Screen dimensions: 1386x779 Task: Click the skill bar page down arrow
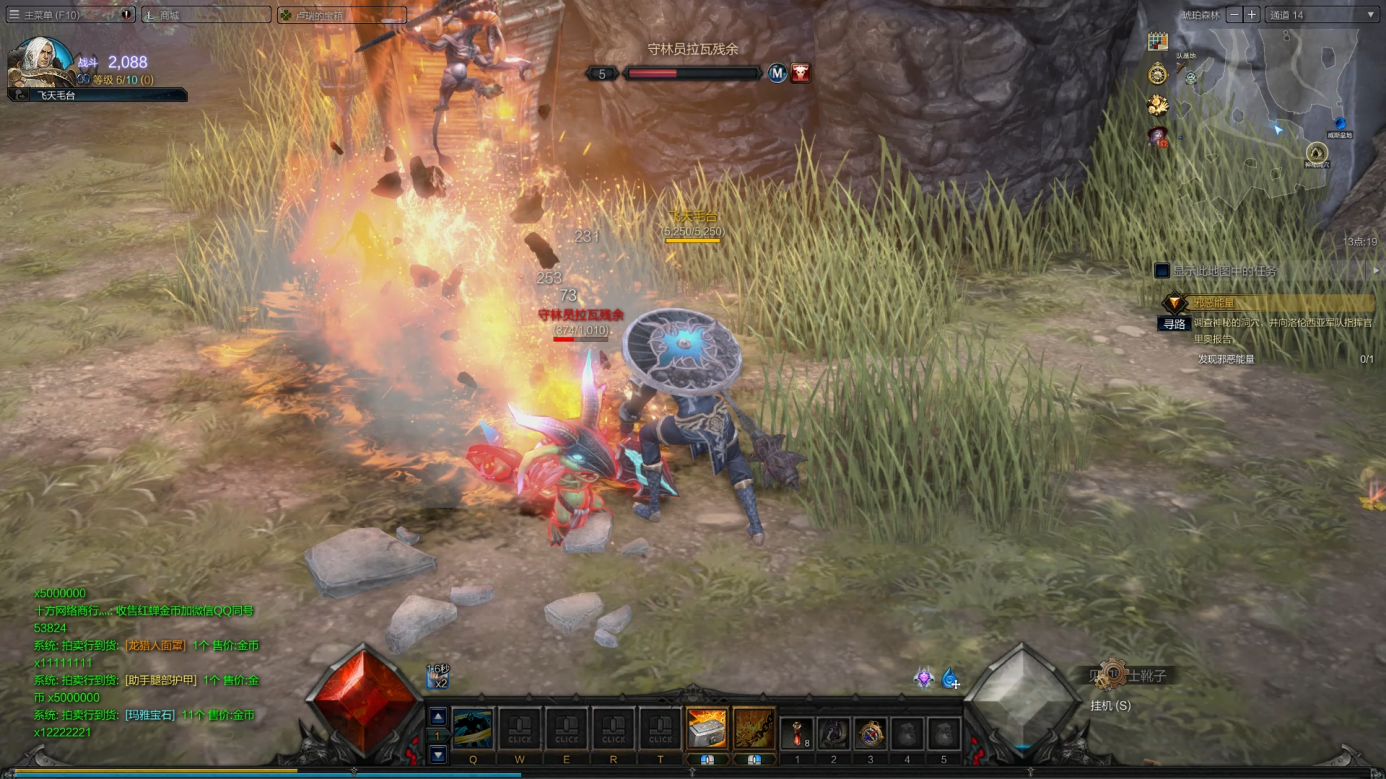(438, 755)
